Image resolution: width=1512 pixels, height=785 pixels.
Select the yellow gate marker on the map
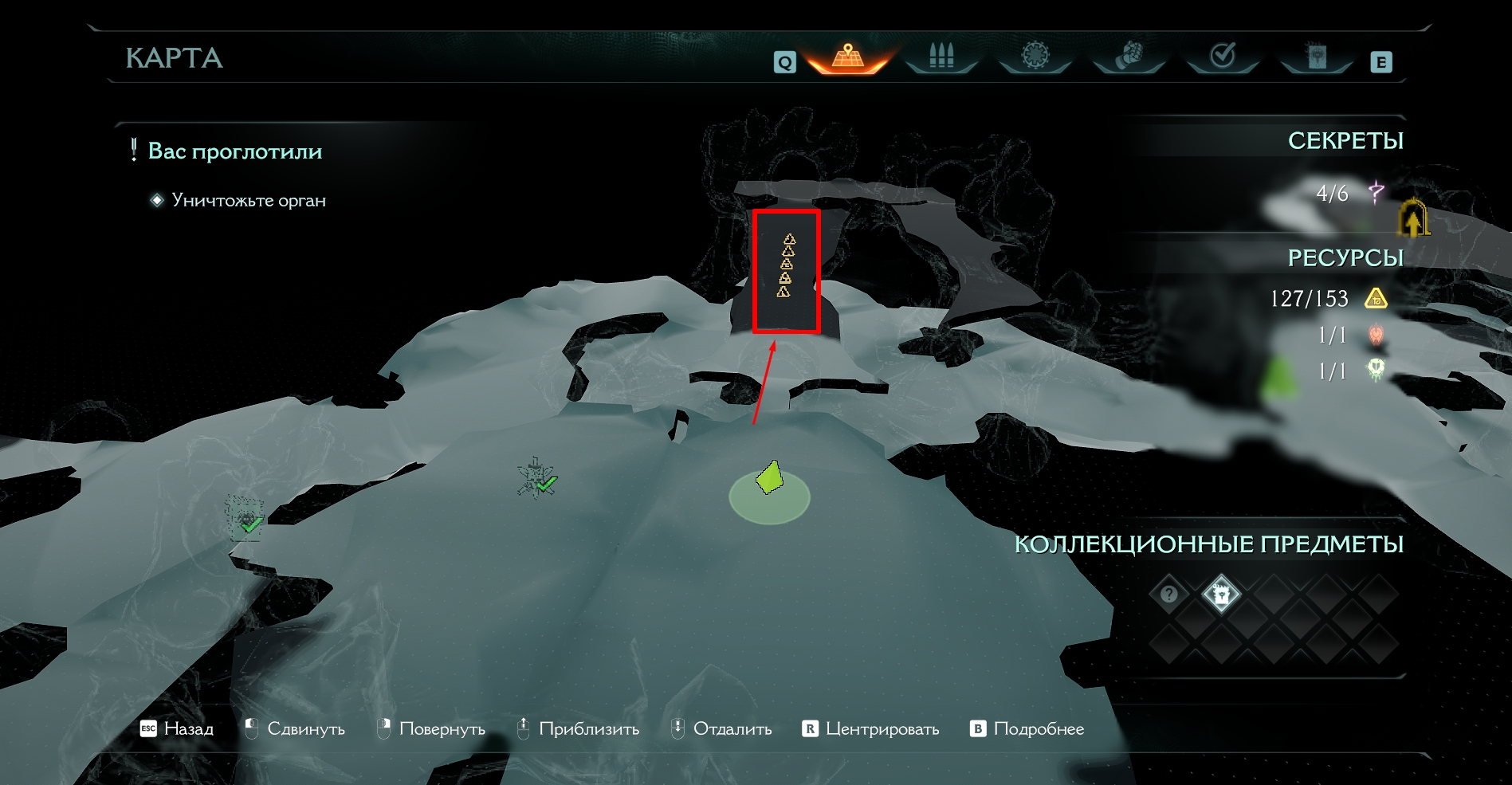tap(1413, 218)
